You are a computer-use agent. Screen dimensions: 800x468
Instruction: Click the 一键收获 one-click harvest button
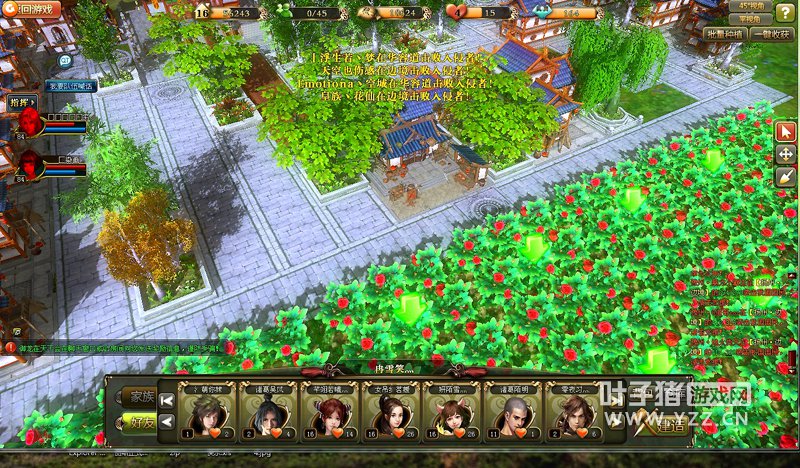coord(774,33)
